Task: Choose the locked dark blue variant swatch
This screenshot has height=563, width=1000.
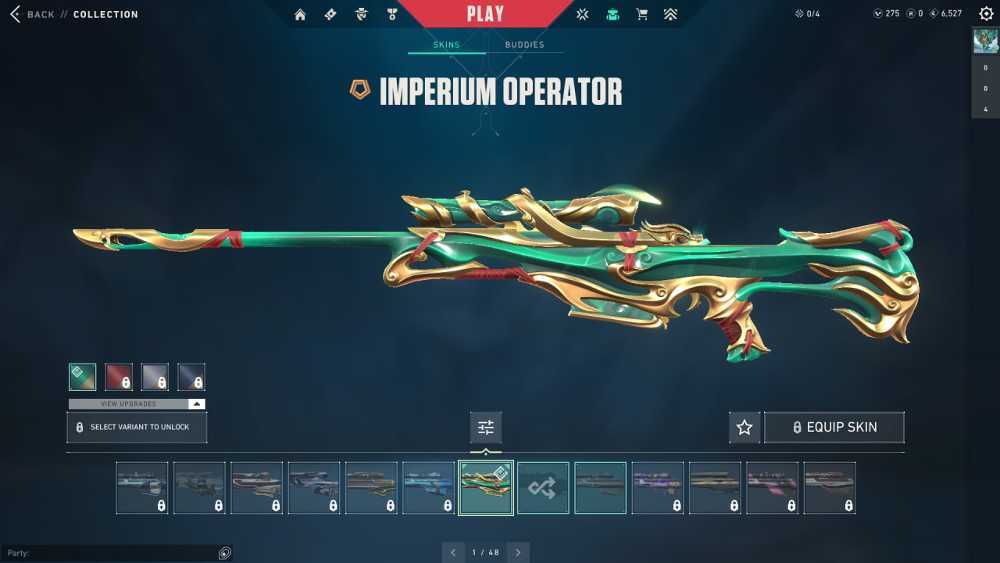Action: 191,376
